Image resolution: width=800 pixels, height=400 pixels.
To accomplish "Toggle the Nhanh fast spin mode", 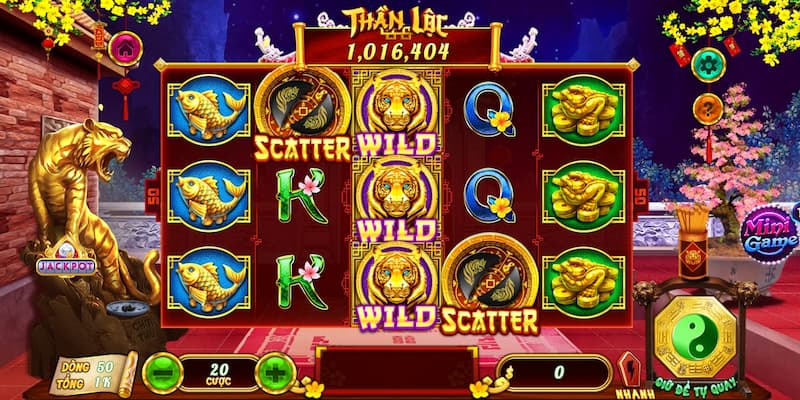I will (x=628, y=374).
